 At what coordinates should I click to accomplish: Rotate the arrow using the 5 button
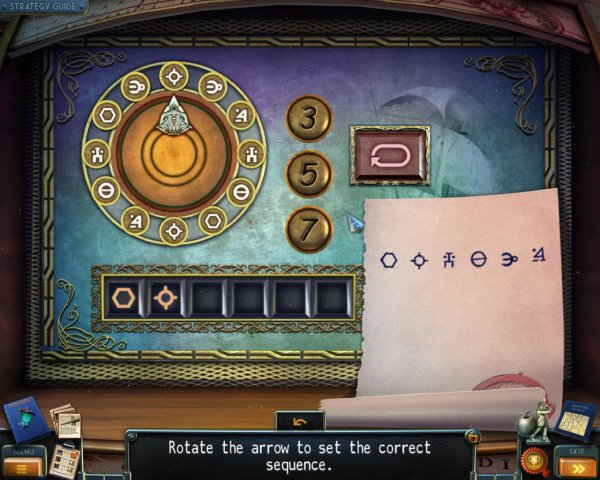tap(308, 174)
